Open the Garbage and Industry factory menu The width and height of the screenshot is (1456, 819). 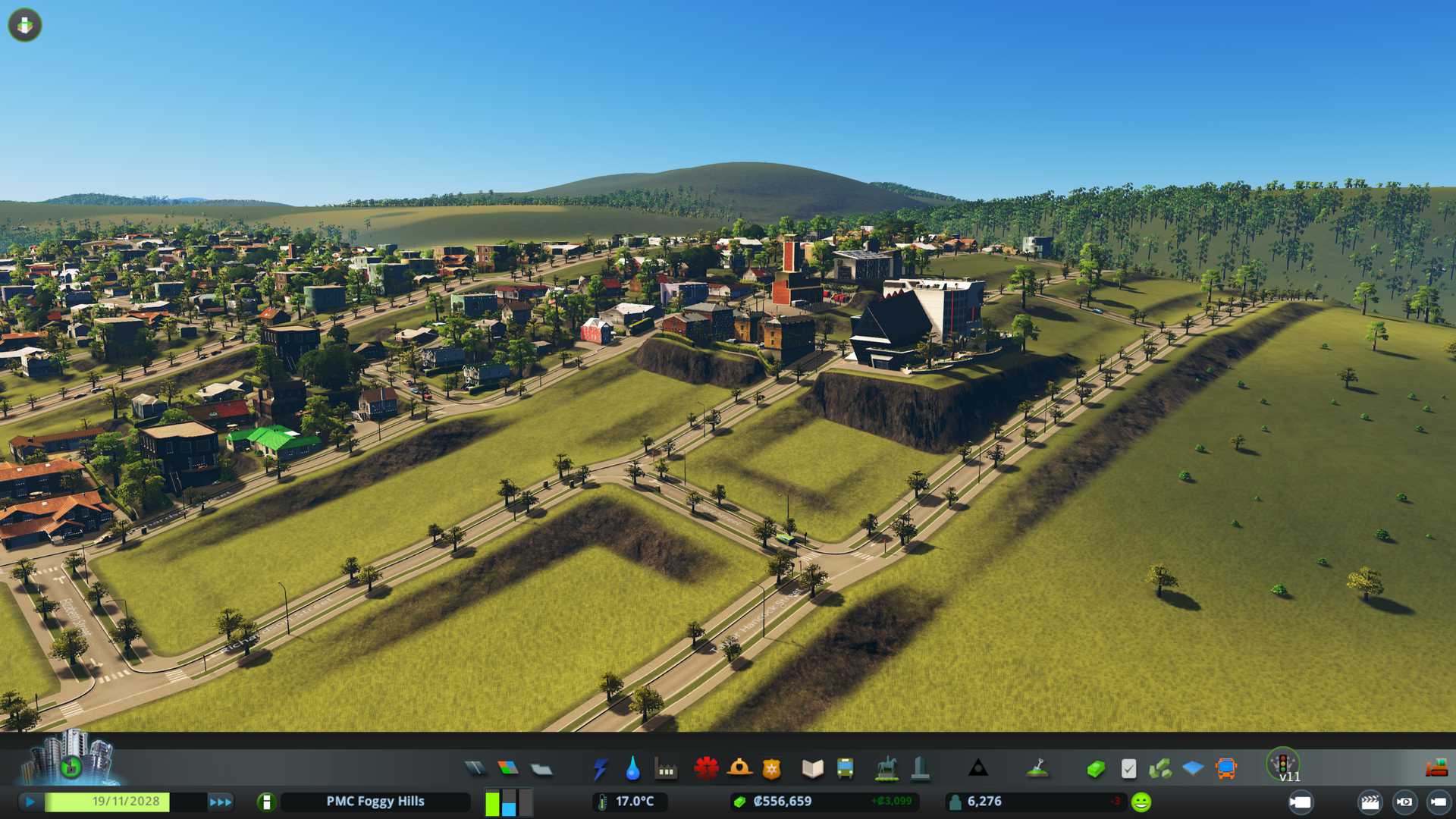pos(666,769)
